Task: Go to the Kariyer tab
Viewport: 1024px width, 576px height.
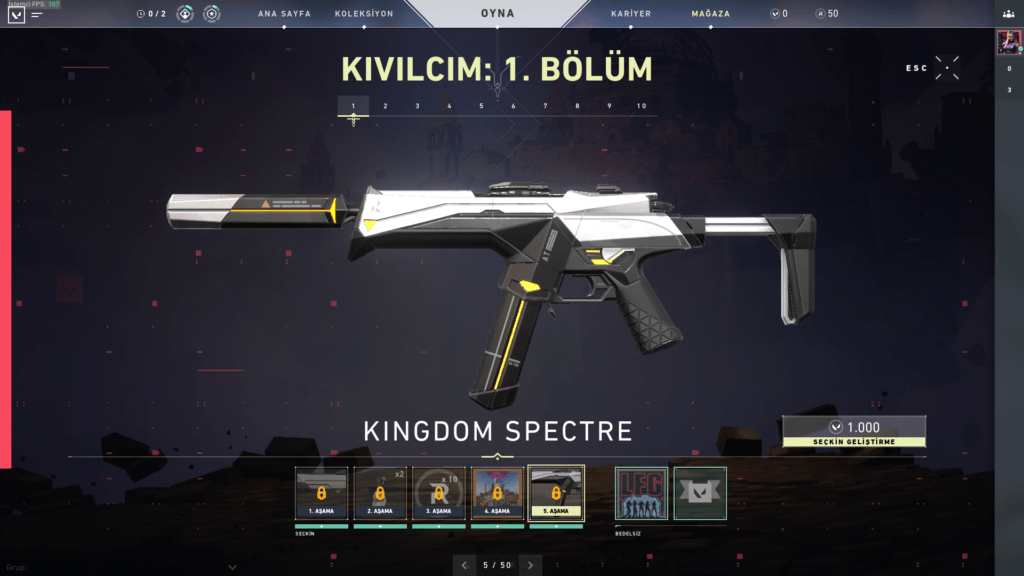Action: point(631,14)
